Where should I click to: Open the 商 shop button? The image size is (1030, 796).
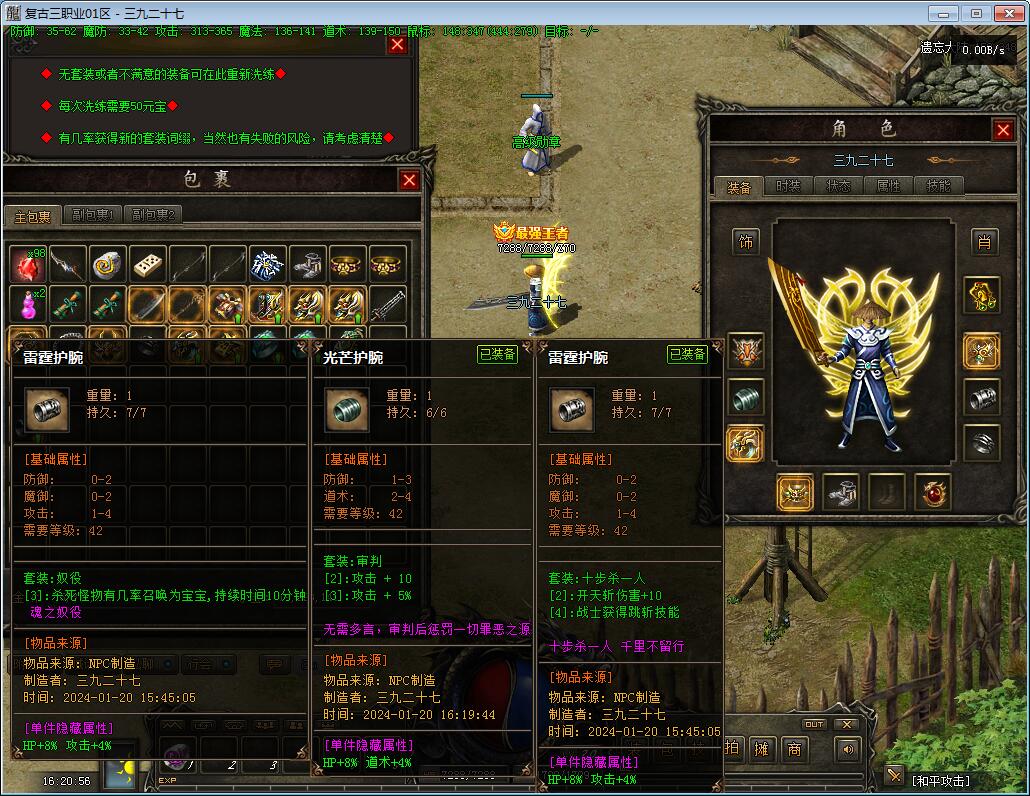pyautogui.click(x=795, y=748)
